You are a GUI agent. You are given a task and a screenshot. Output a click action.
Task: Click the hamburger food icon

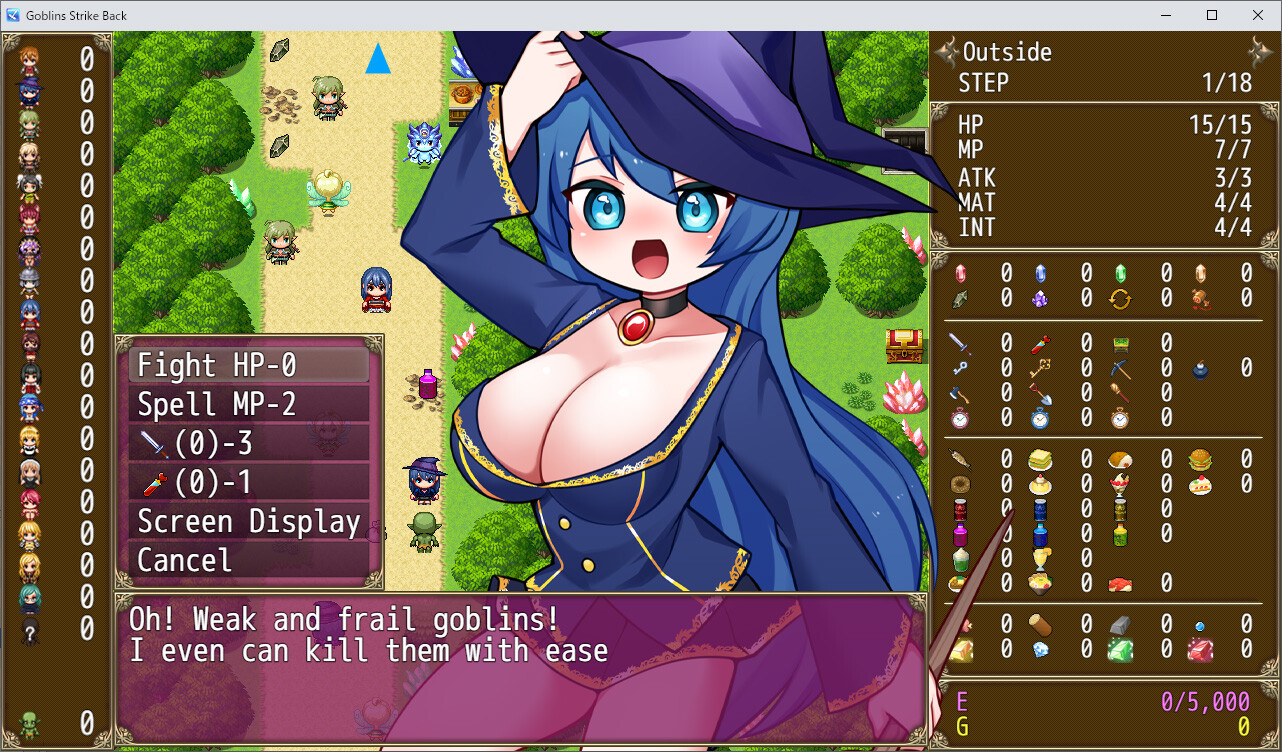[x=1200, y=459]
